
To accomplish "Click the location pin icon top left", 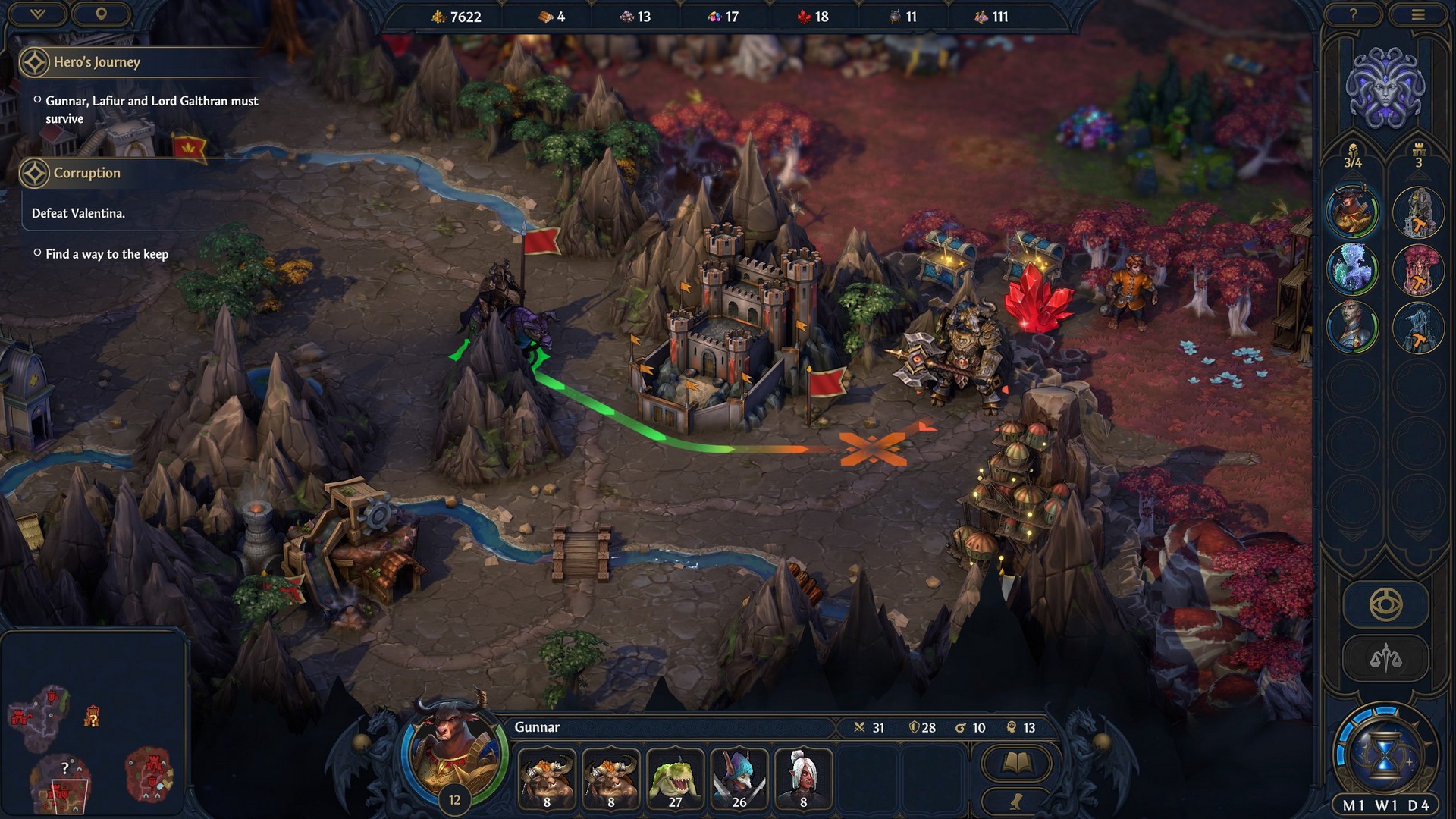I will (x=102, y=14).
